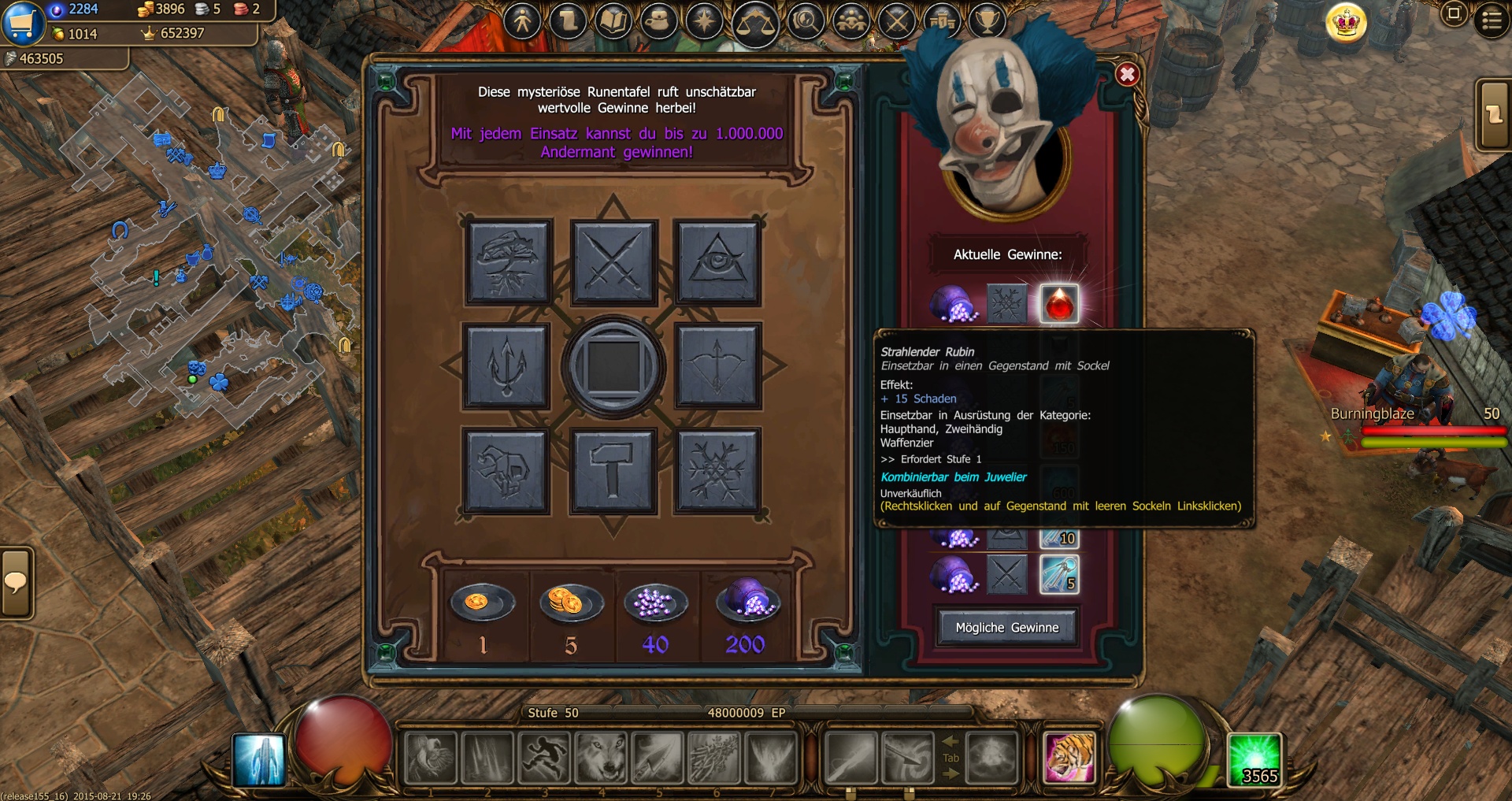Open the shop cart icon
Viewport: 1512px width, 801px height.
pos(22,22)
